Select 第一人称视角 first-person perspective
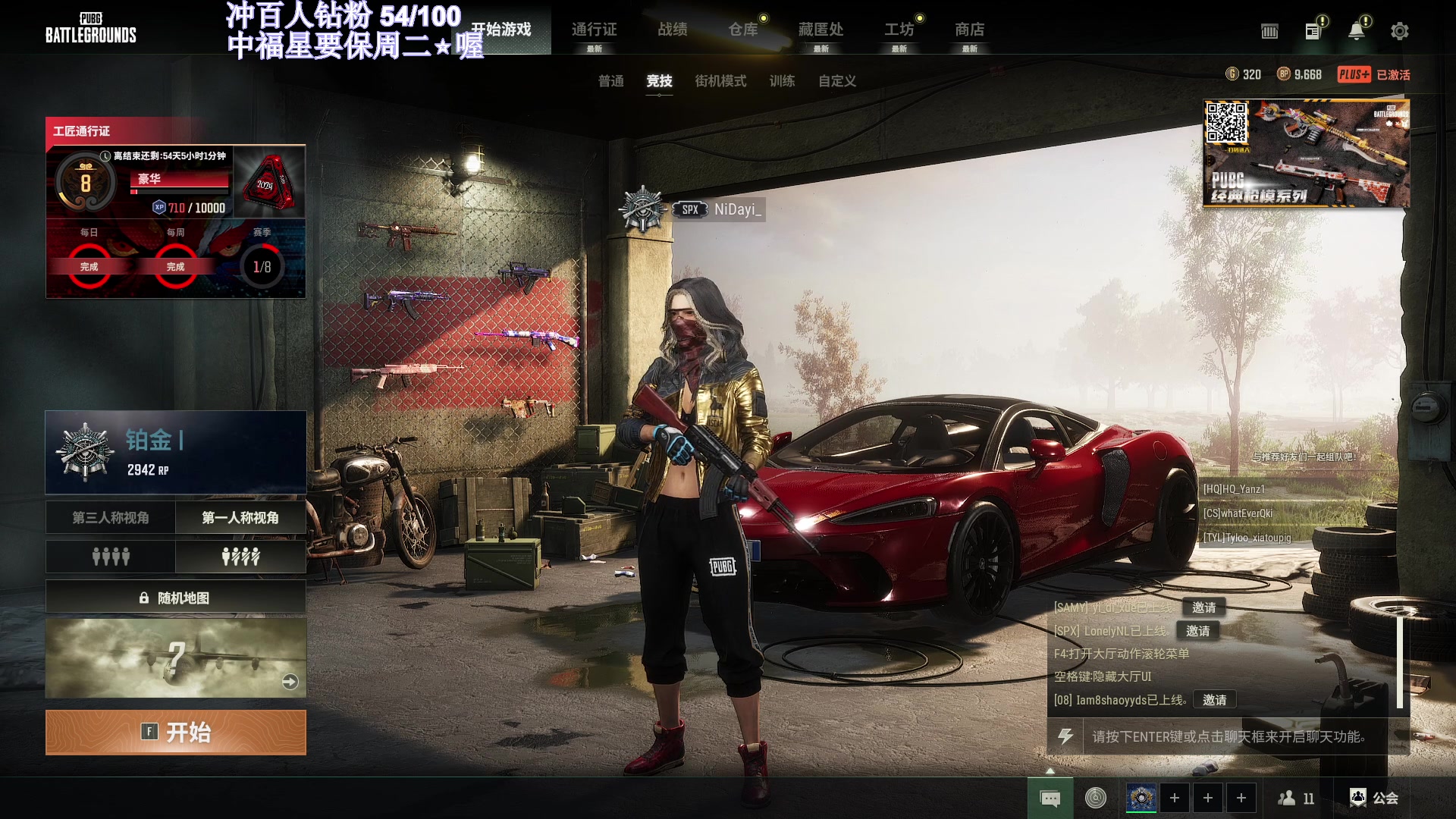 click(x=240, y=518)
